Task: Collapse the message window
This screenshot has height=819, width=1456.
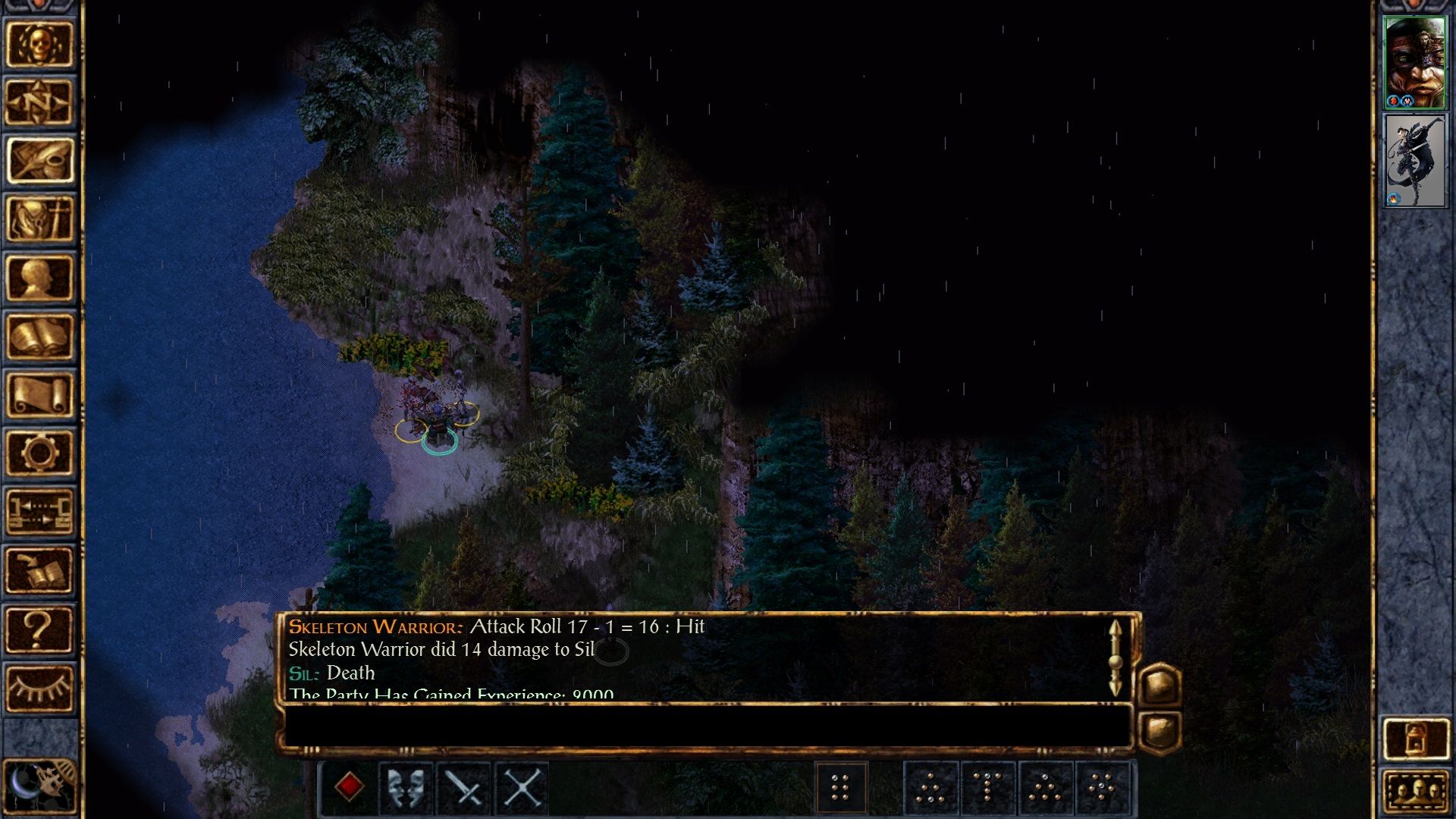Action: tap(1161, 731)
